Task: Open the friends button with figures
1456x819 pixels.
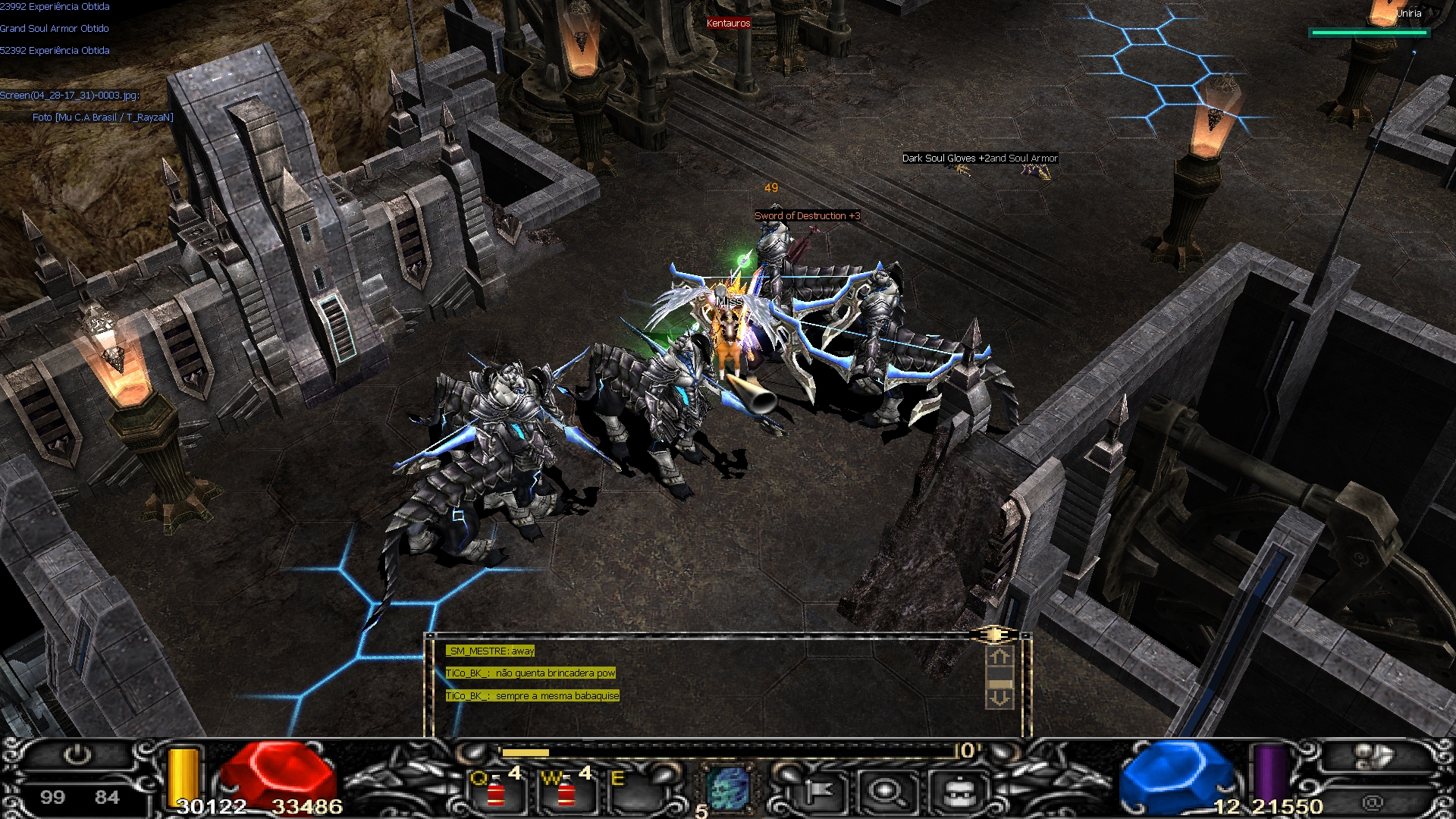Action: point(1373,756)
